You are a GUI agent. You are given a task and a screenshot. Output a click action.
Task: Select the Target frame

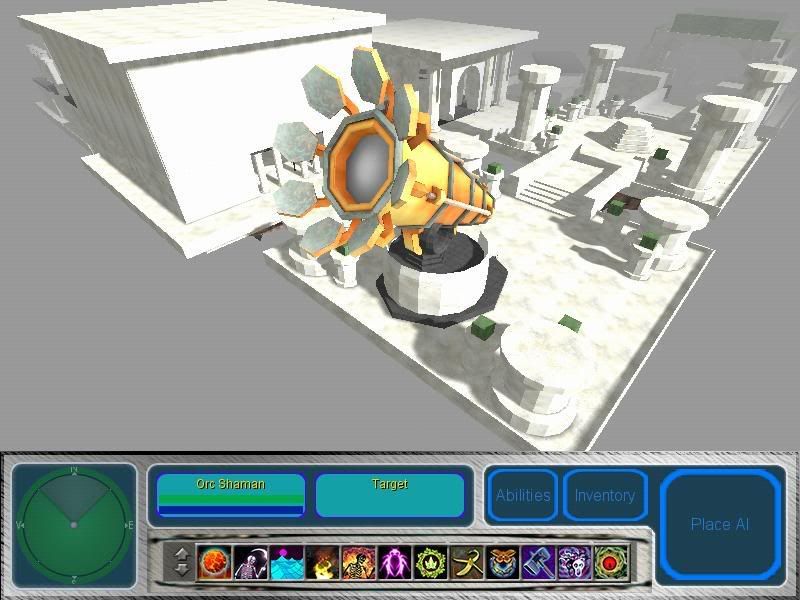(390, 495)
